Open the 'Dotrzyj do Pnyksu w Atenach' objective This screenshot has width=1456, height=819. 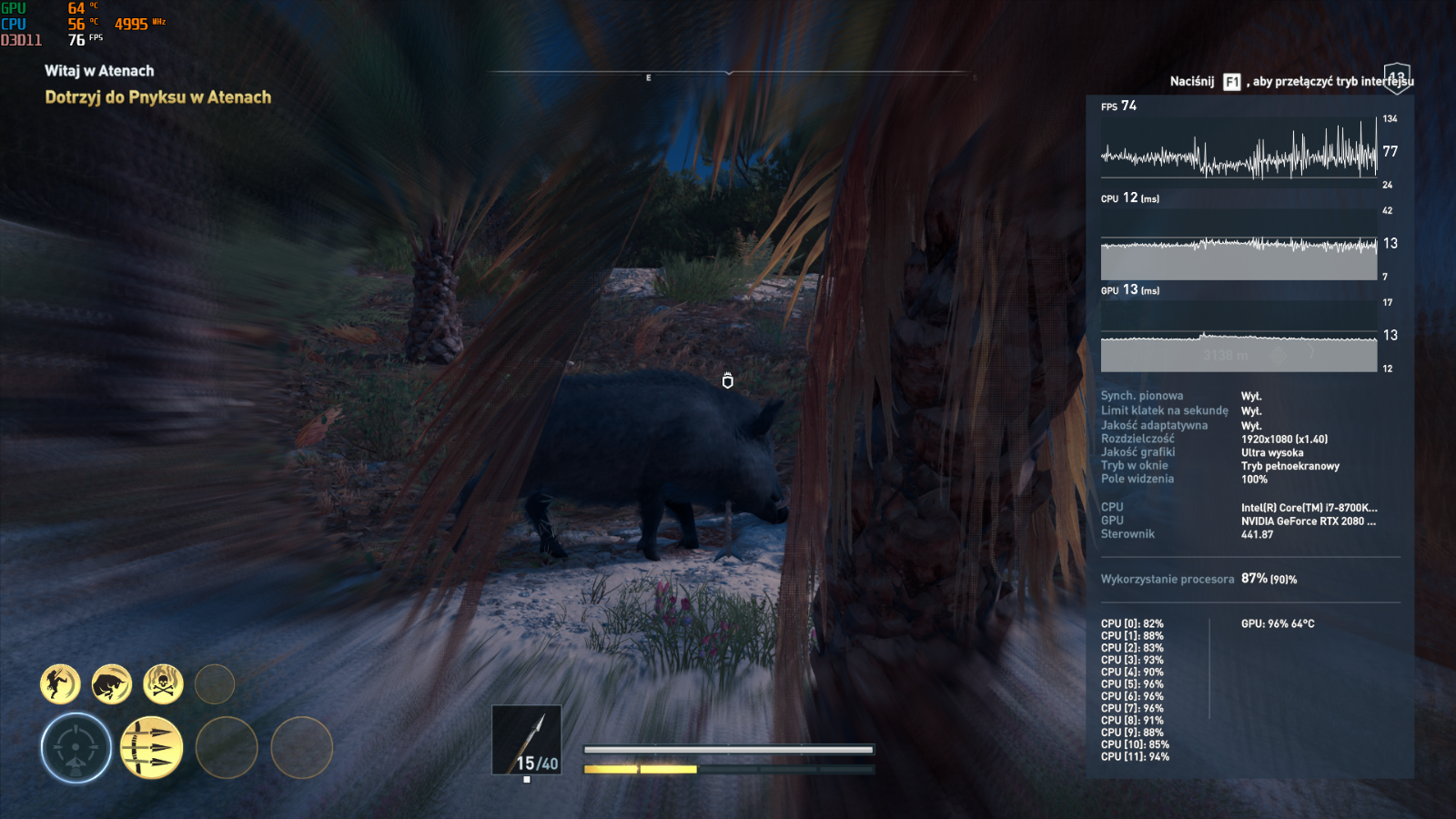point(158,97)
